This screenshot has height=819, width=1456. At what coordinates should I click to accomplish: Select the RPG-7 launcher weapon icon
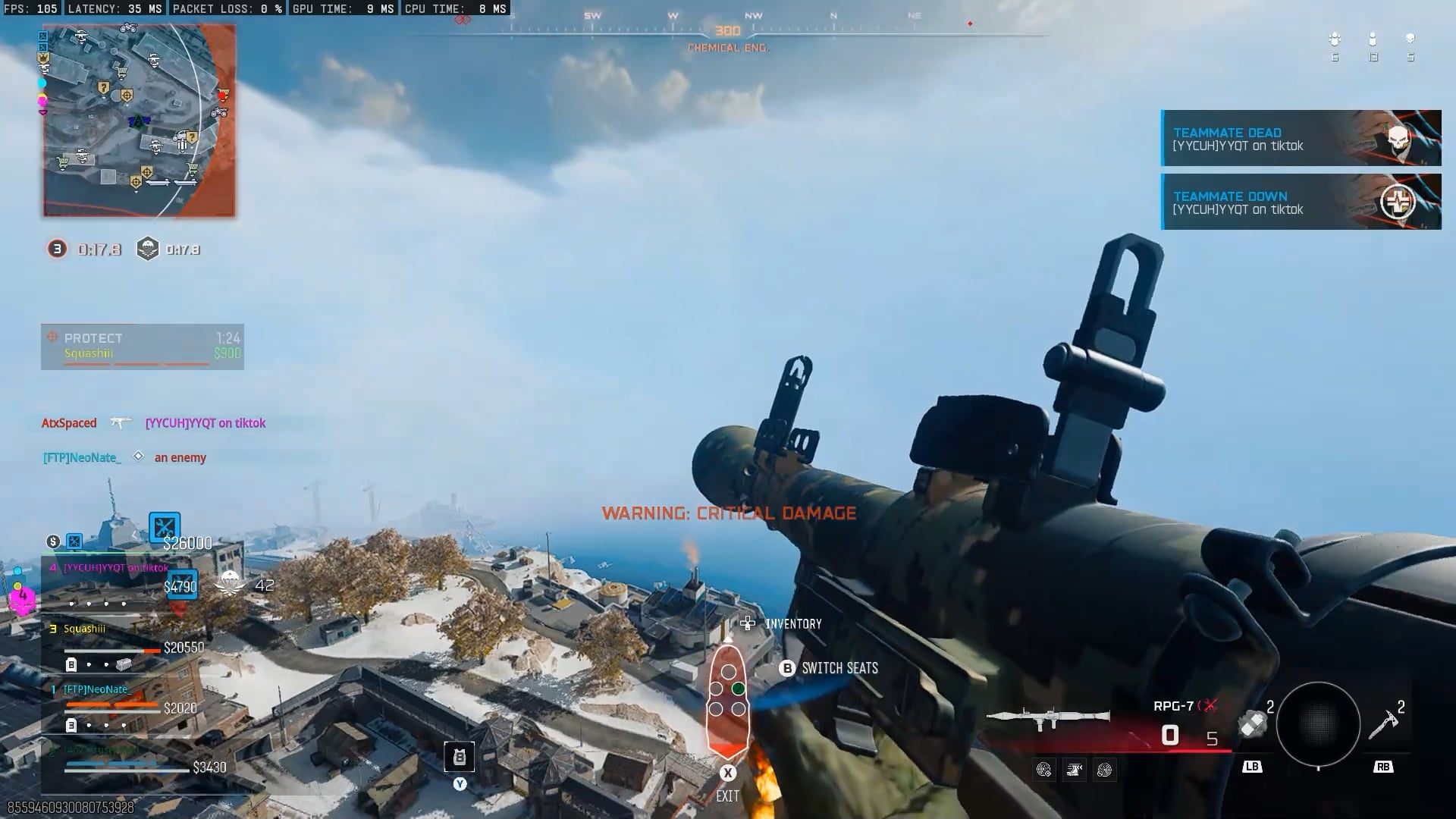[1048, 717]
